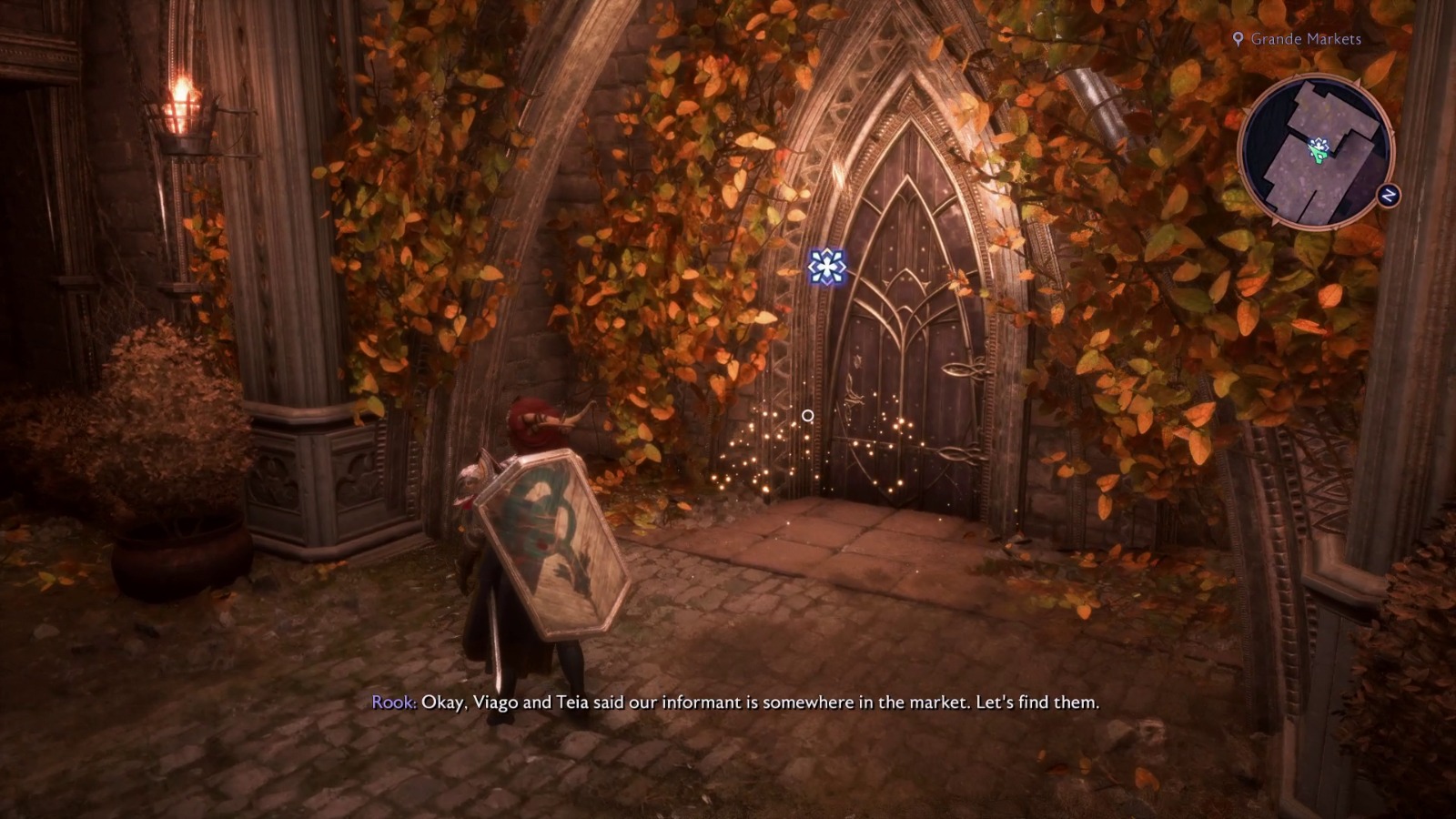Image resolution: width=1456 pixels, height=819 pixels.
Task: Click the aiming reticle circle near the door
Action: click(806, 415)
